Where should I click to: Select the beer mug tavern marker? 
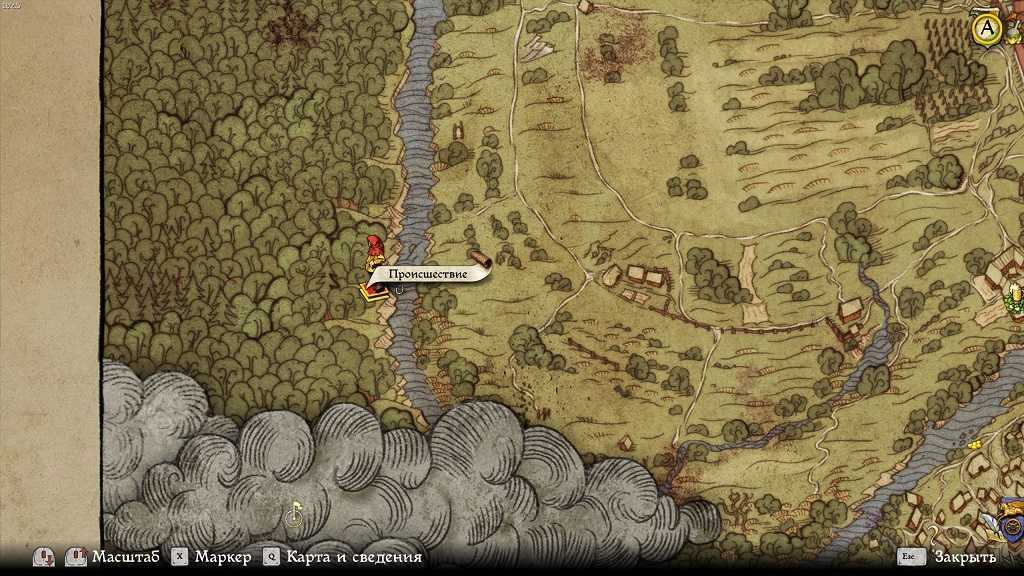pyautogui.click(x=1014, y=294)
